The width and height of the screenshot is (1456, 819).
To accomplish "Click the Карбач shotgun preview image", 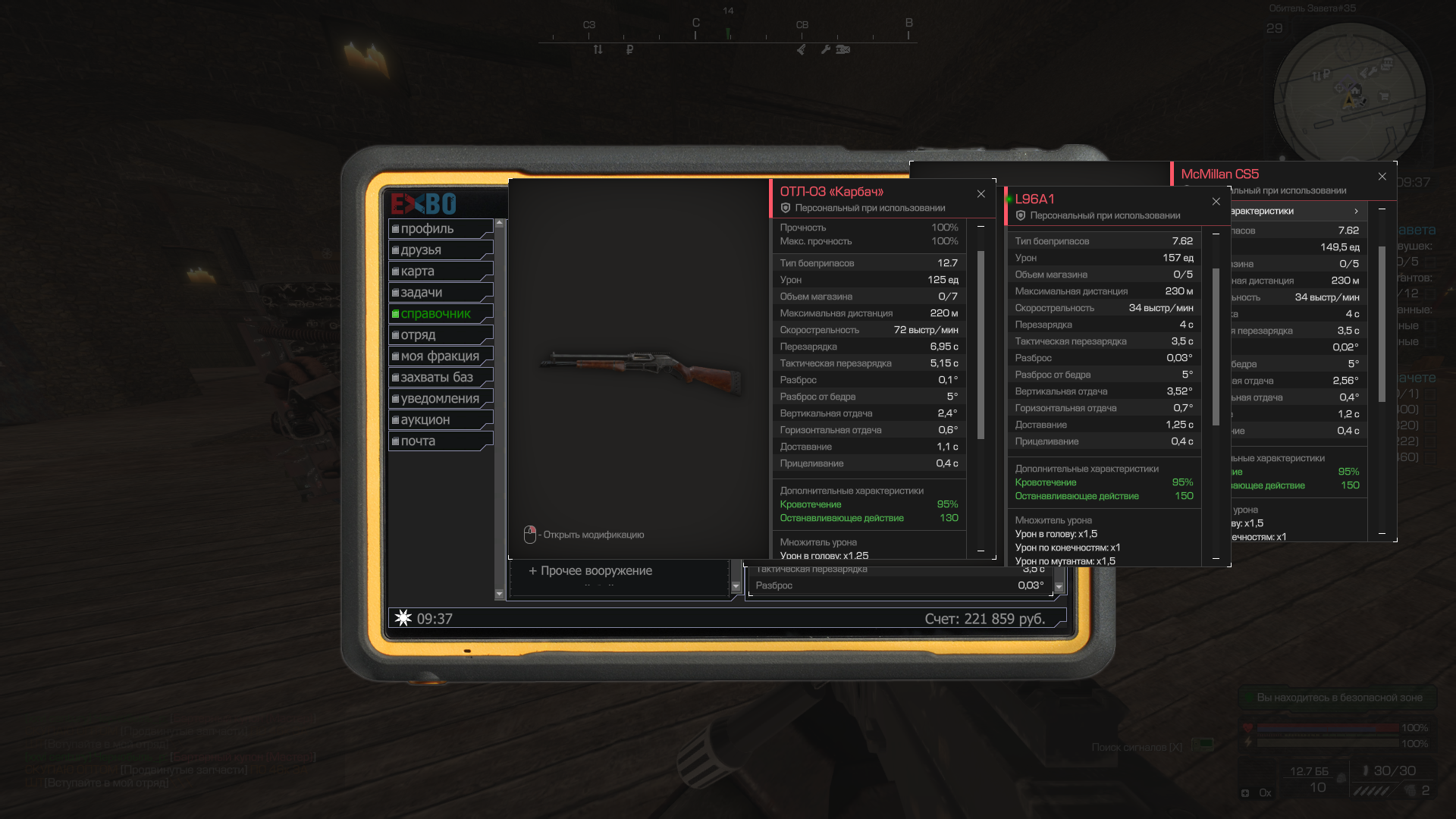I will (x=641, y=371).
